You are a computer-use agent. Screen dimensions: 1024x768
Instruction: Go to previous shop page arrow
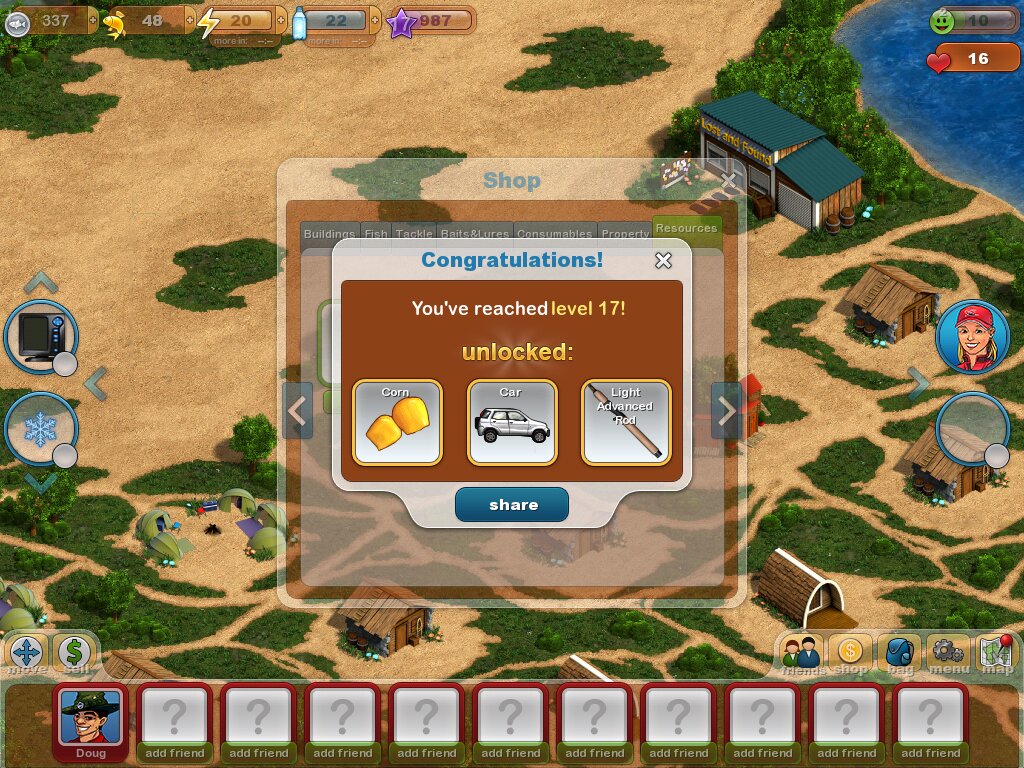click(298, 410)
